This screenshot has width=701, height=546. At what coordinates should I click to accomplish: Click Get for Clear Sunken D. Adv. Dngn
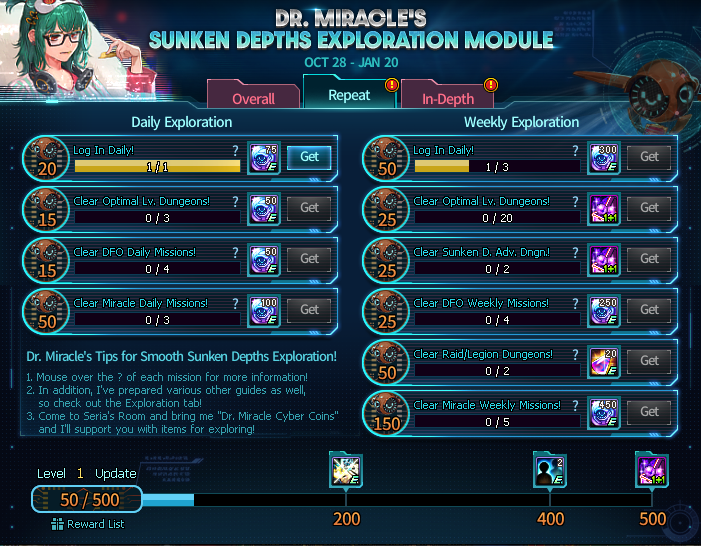coord(649,259)
